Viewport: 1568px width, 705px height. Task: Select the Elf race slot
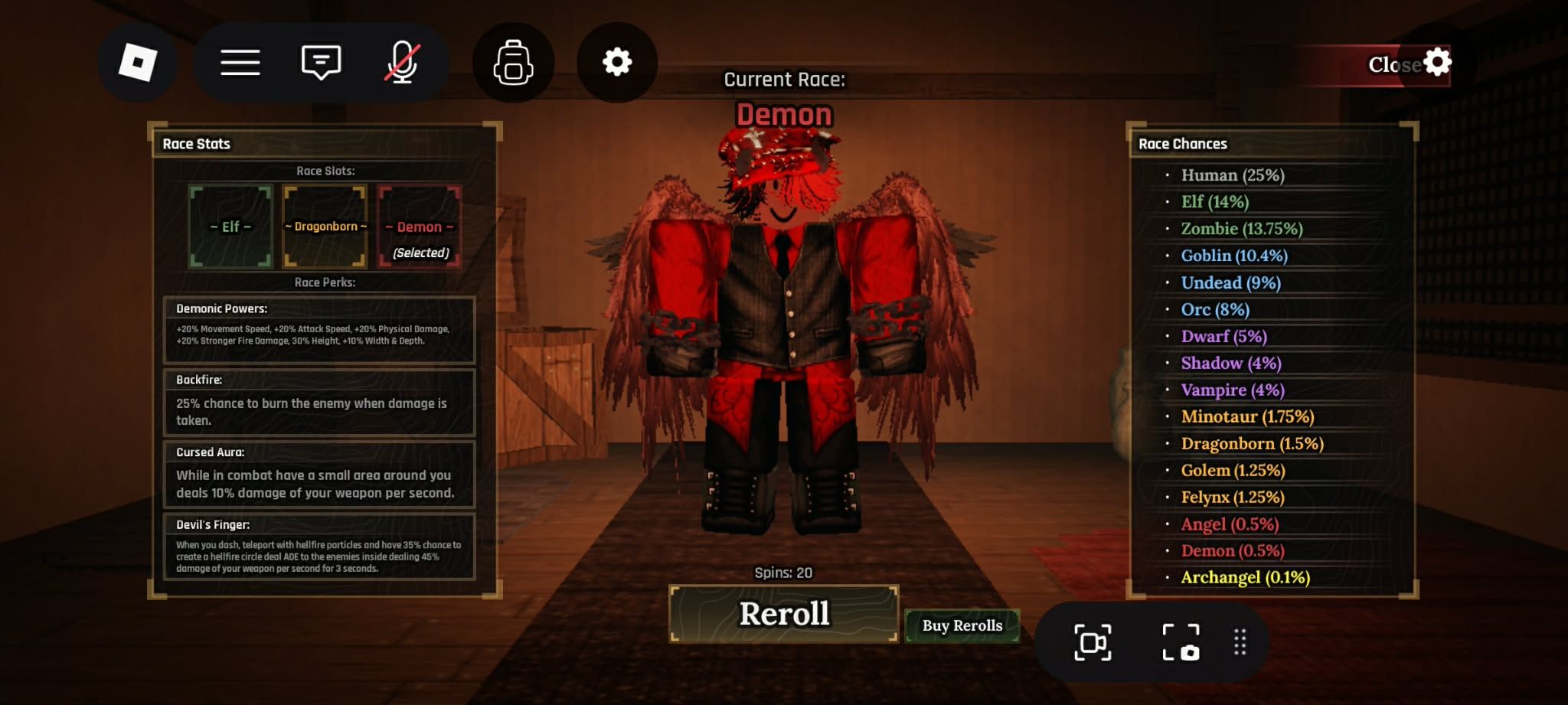(x=230, y=227)
